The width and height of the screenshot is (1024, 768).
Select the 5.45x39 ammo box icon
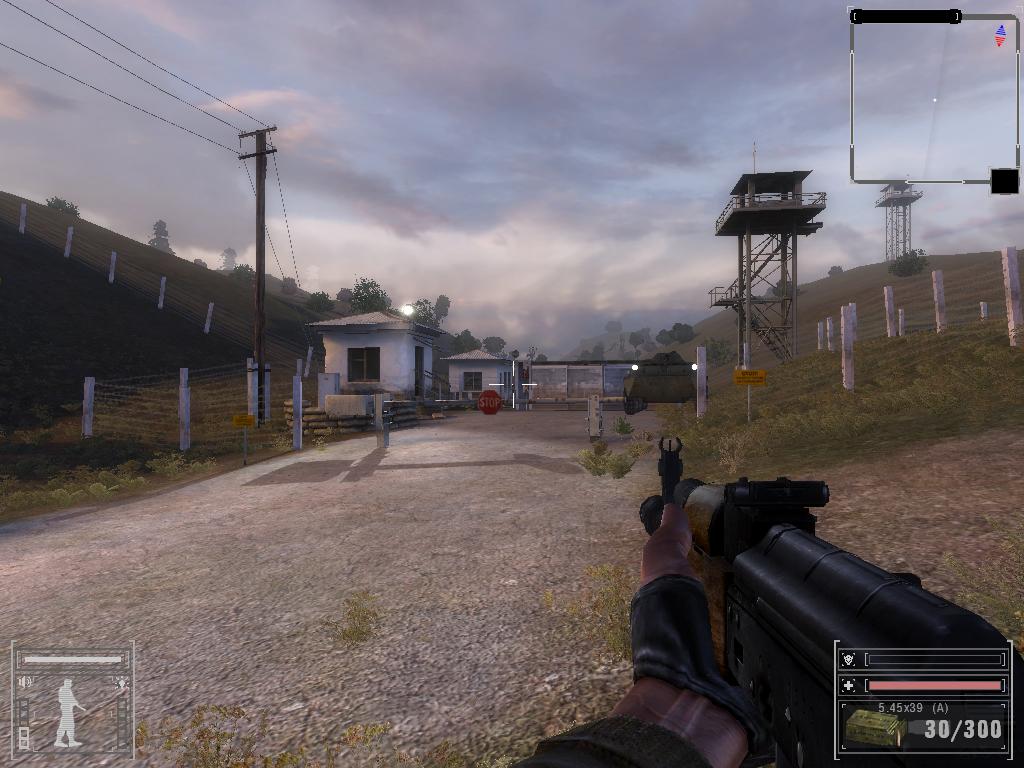[x=875, y=729]
